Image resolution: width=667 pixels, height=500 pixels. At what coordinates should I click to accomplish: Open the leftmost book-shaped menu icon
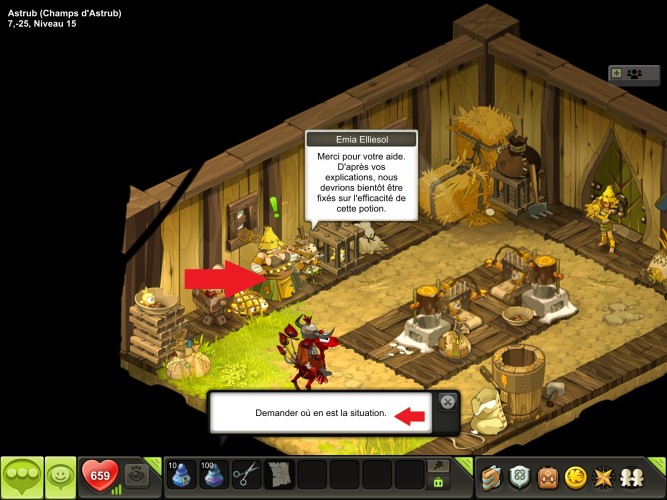pos(490,476)
